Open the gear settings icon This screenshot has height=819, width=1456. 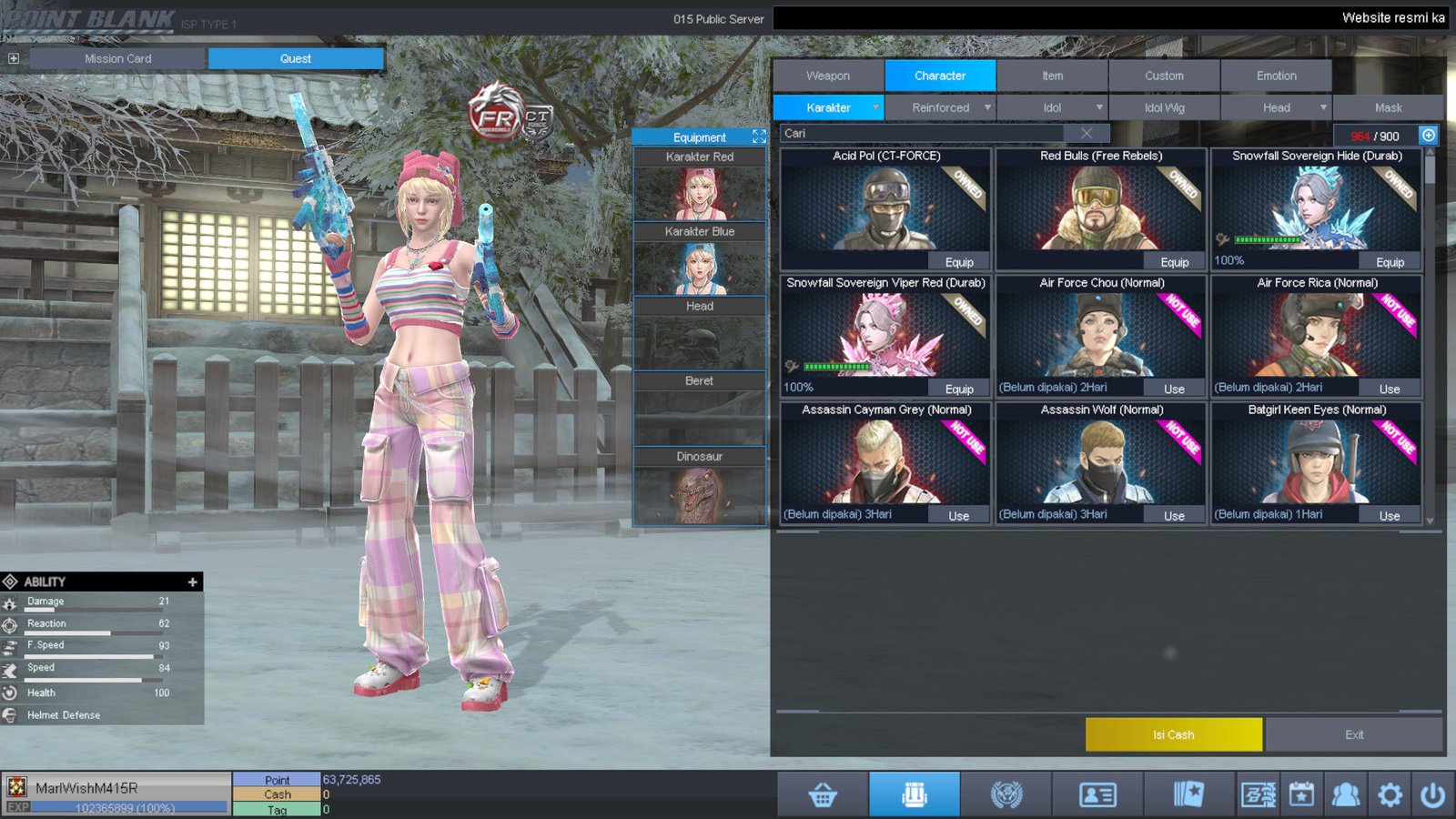(x=1390, y=795)
